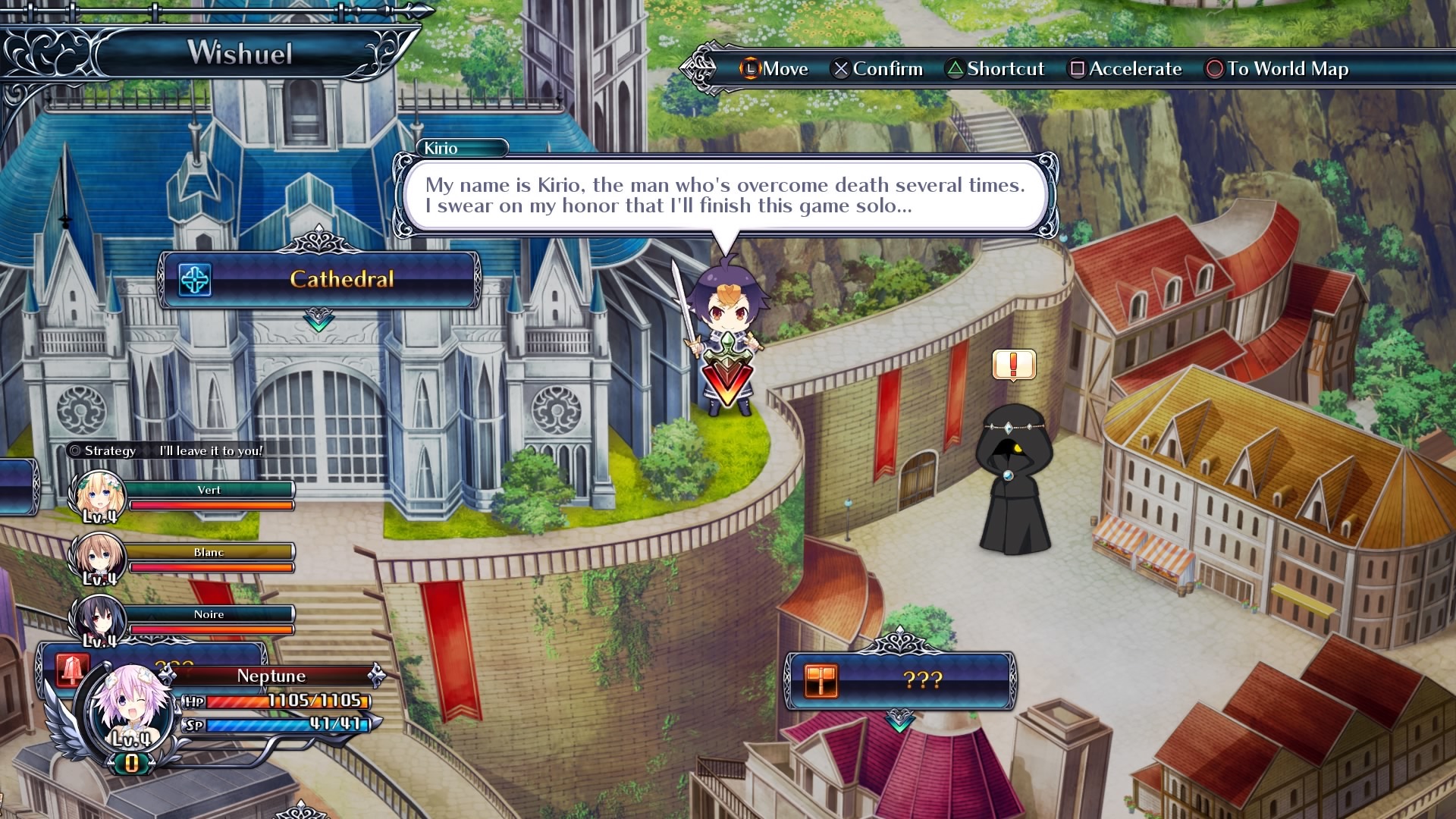Pick Noire's party member portrait
The width and height of the screenshot is (1456, 819).
pyautogui.click(x=96, y=620)
